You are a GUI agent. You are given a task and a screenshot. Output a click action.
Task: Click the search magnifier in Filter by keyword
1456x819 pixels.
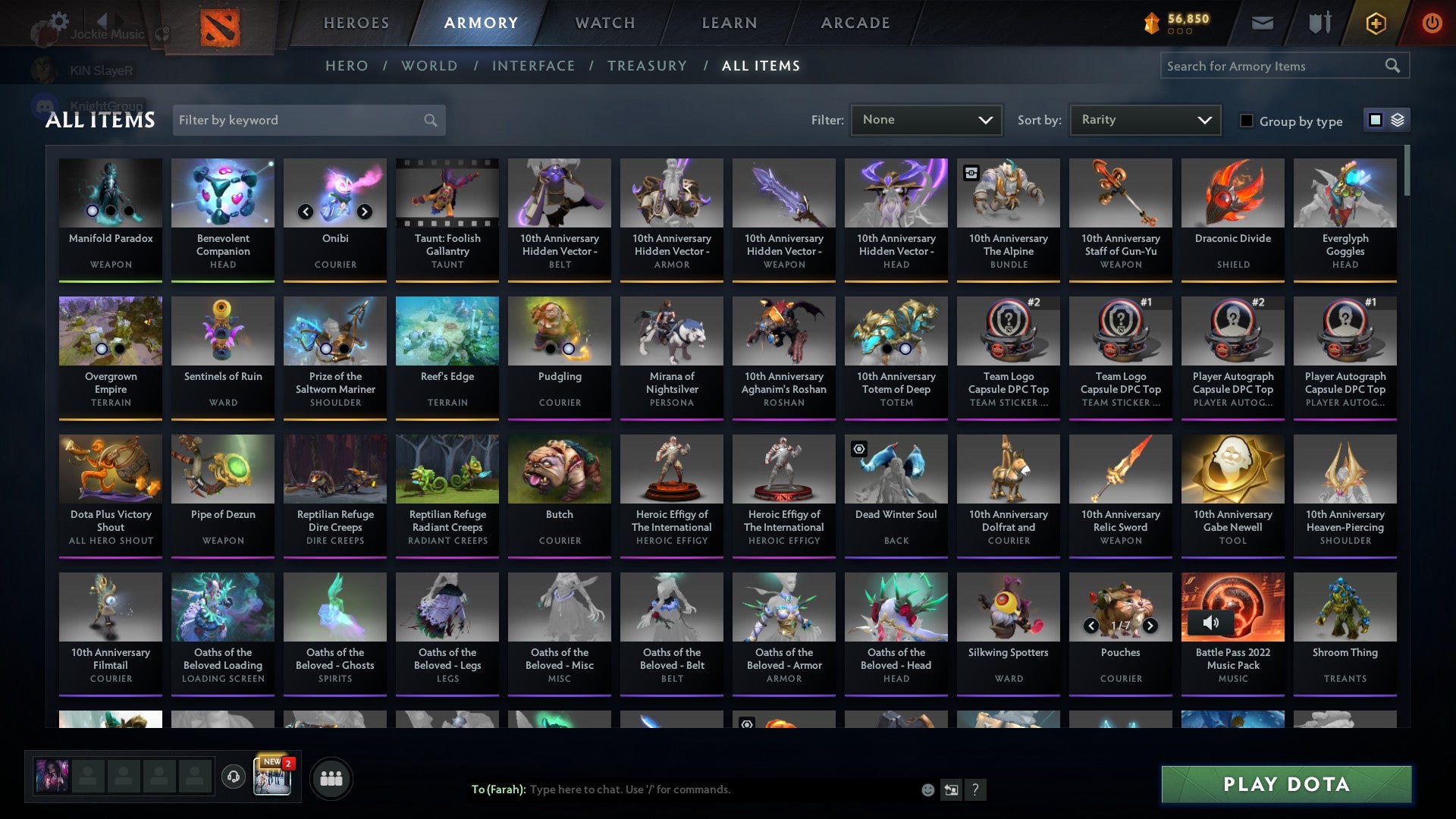click(x=429, y=120)
